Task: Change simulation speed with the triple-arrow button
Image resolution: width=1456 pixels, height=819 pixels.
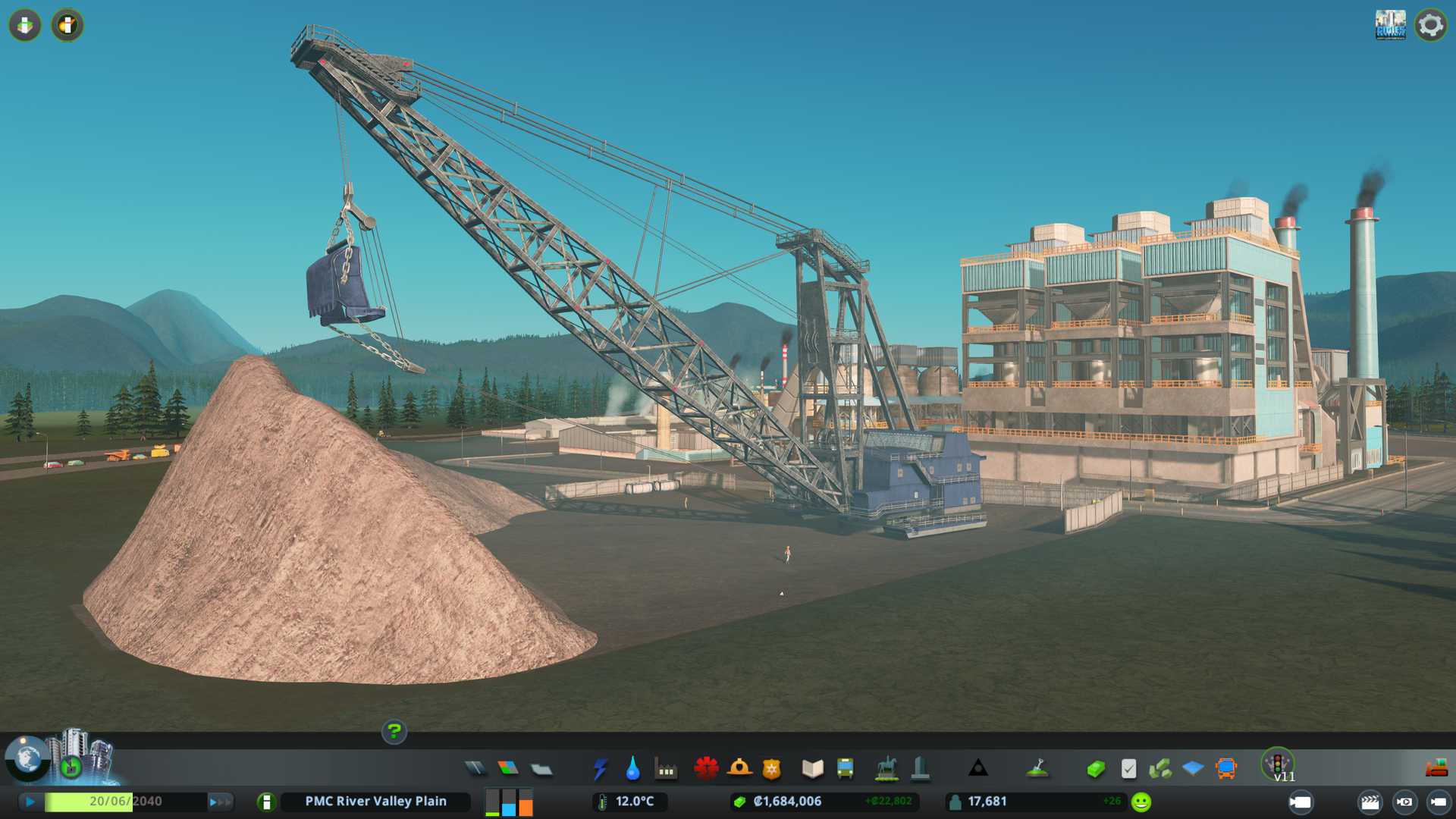Action: point(220,802)
